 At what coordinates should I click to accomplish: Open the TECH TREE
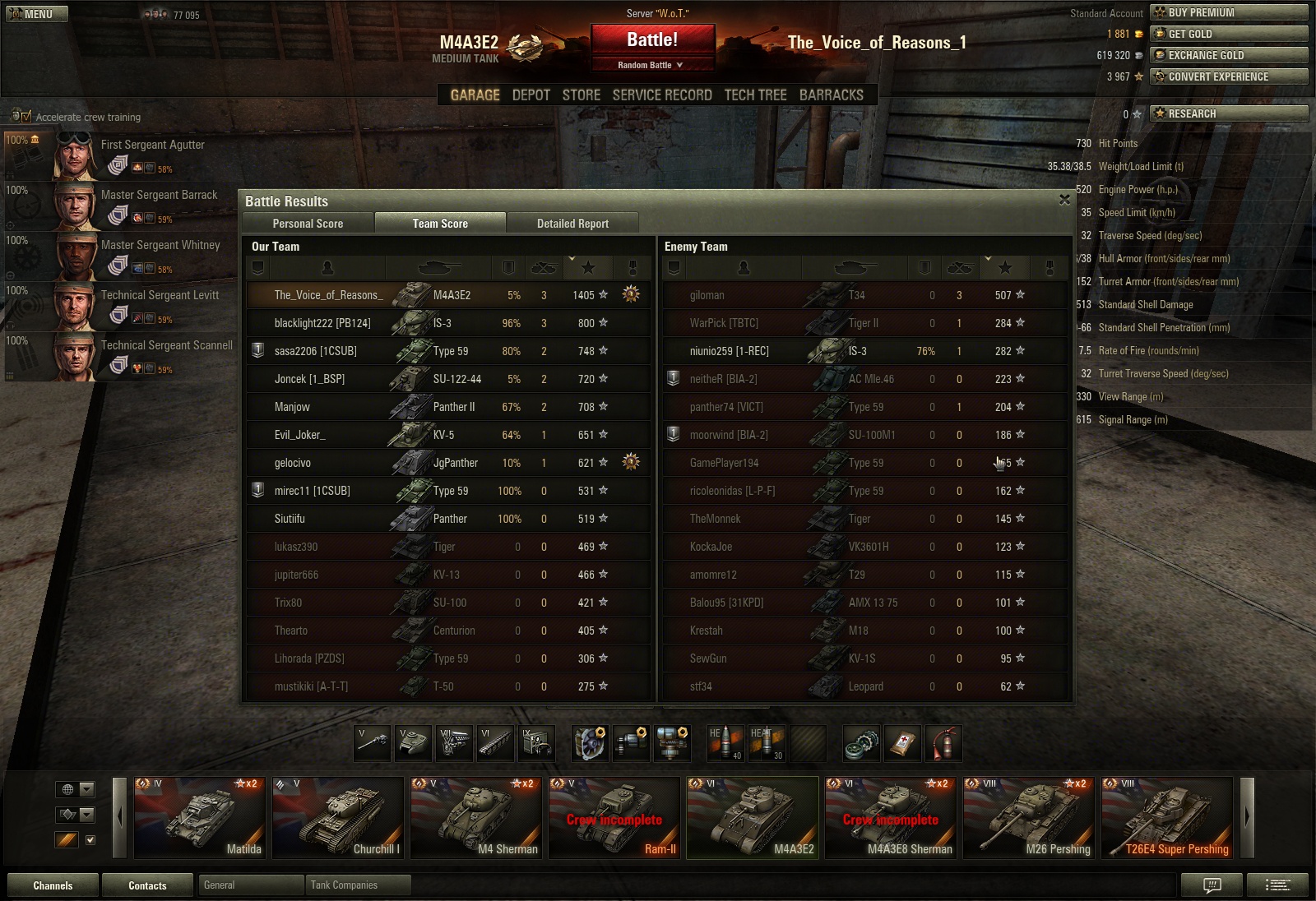(755, 95)
